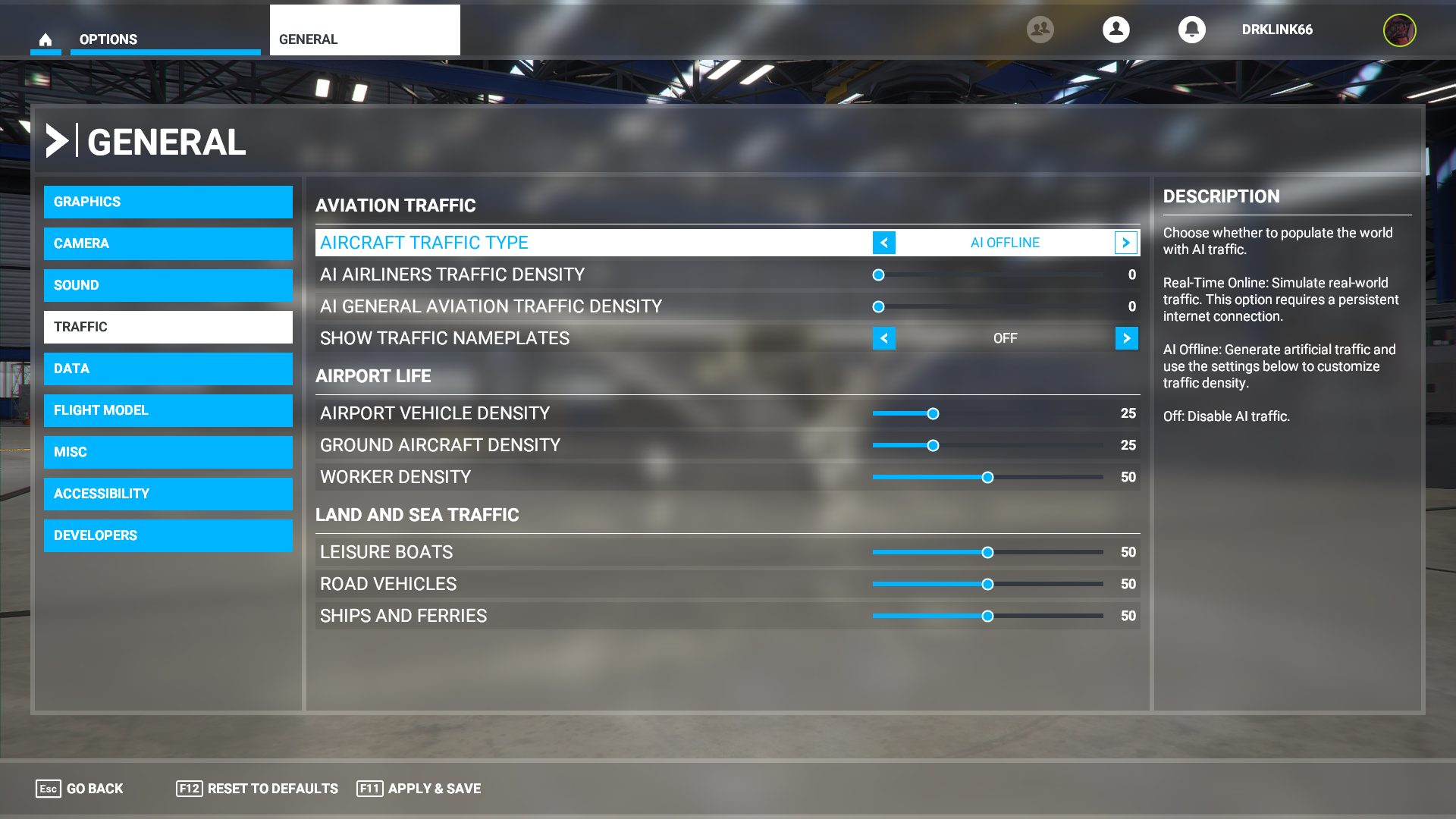Open the friends list icon

pyautogui.click(x=1040, y=30)
